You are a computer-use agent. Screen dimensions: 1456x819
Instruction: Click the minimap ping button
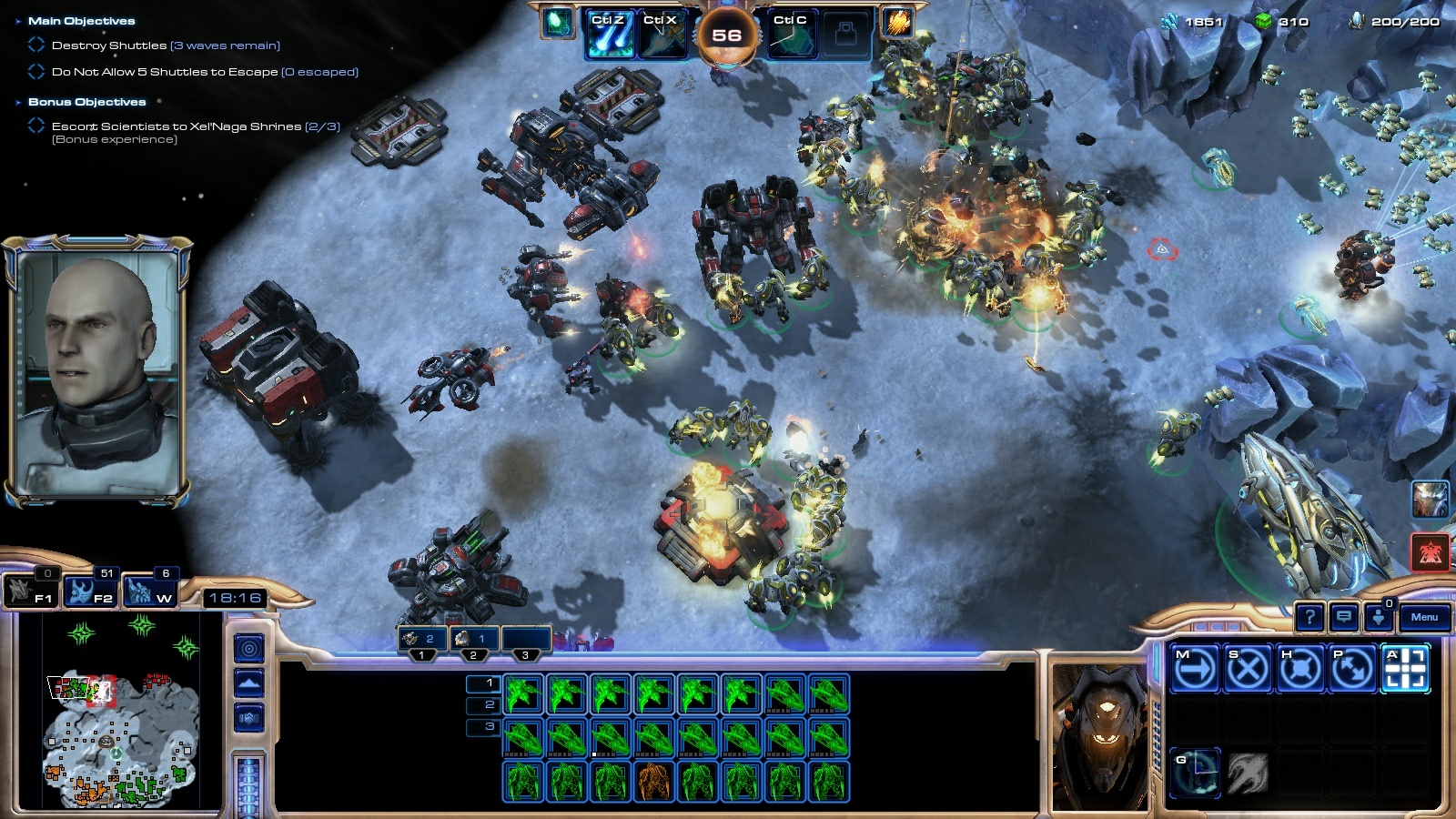point(249,648)
